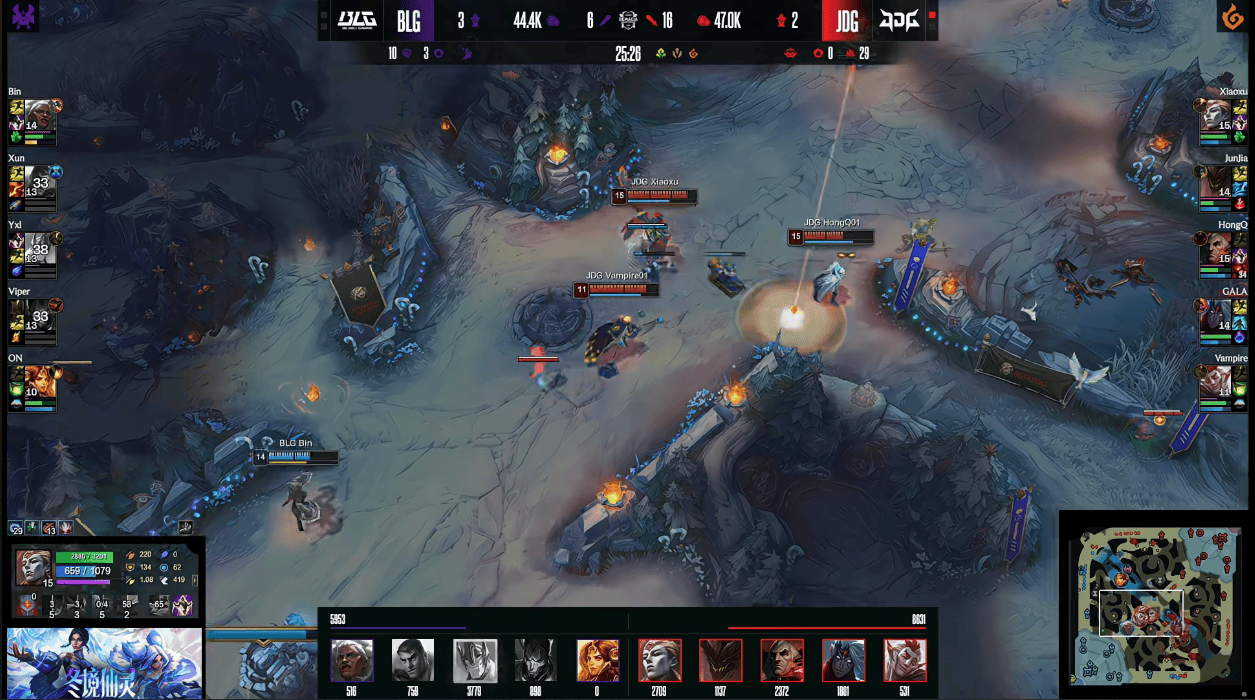The height and width of the screenshot is (700, 1255).
Task: Open the winter-themed skin banner
Action: pos(104,663)
